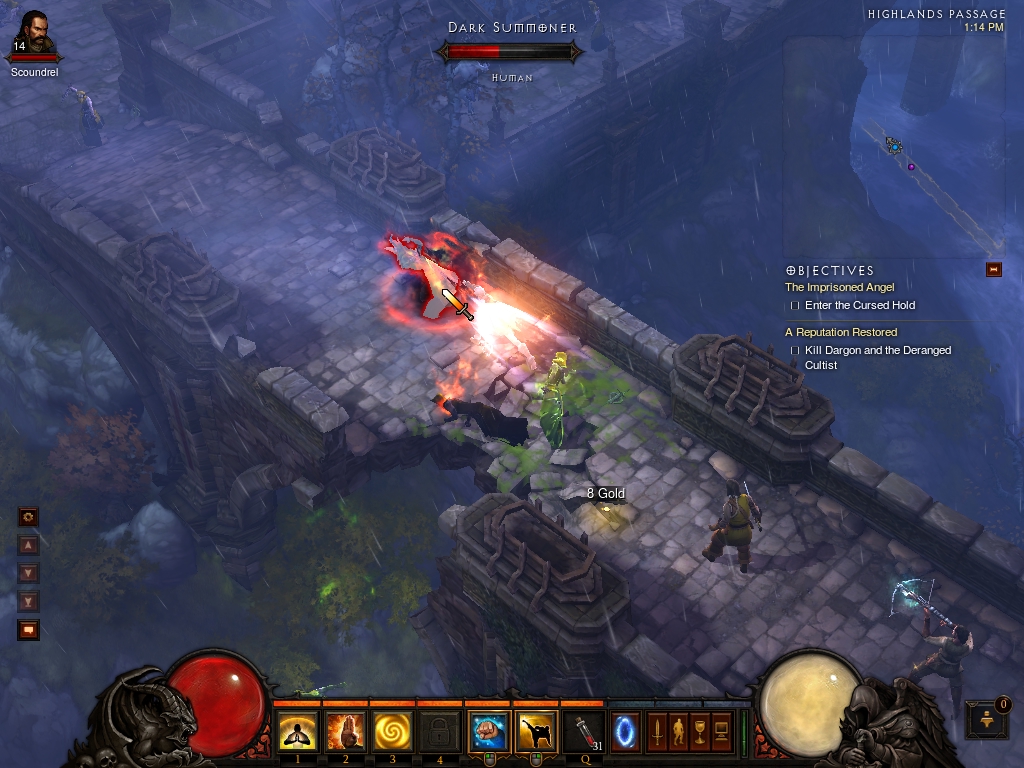Image resolution: width=1024 pixels, height=768 pixels.
Task: Open the game menu computer icon
Action: (722, 731)
